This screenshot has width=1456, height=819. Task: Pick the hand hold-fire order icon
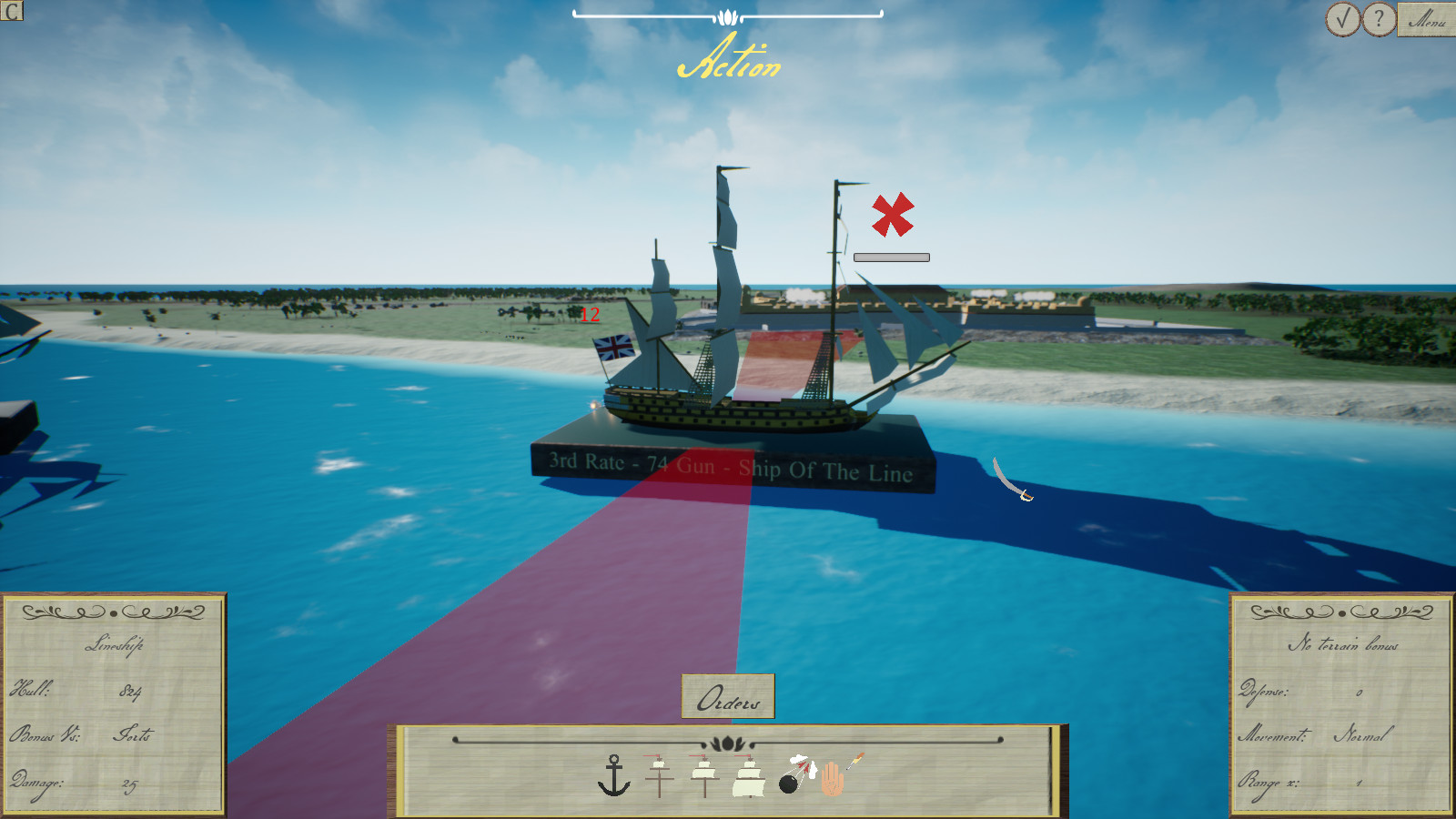click(835, 780)
